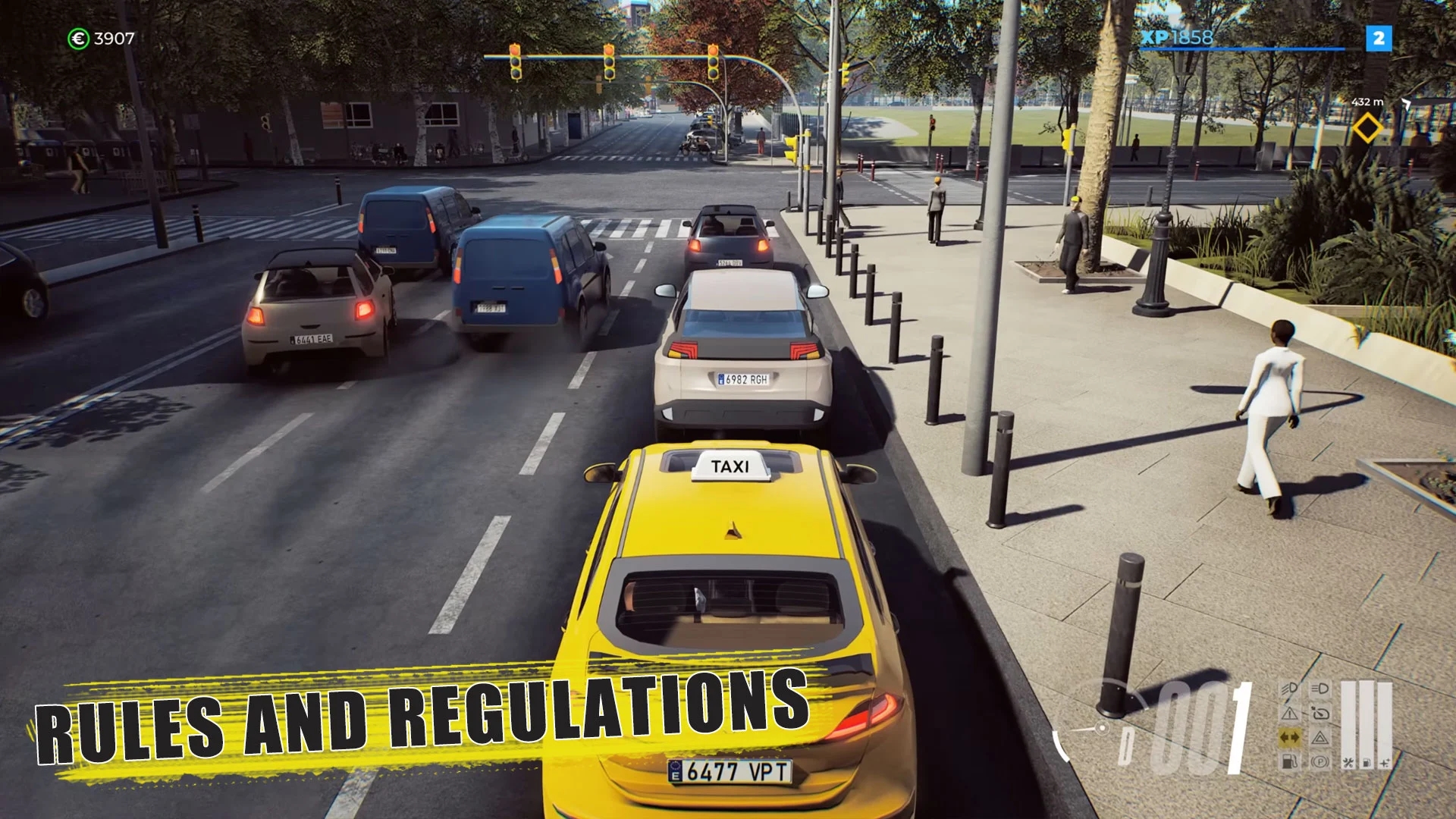Switch on the hazard lights triangle icon
Screen dimensions: 1456x819
pos(1320,737)
